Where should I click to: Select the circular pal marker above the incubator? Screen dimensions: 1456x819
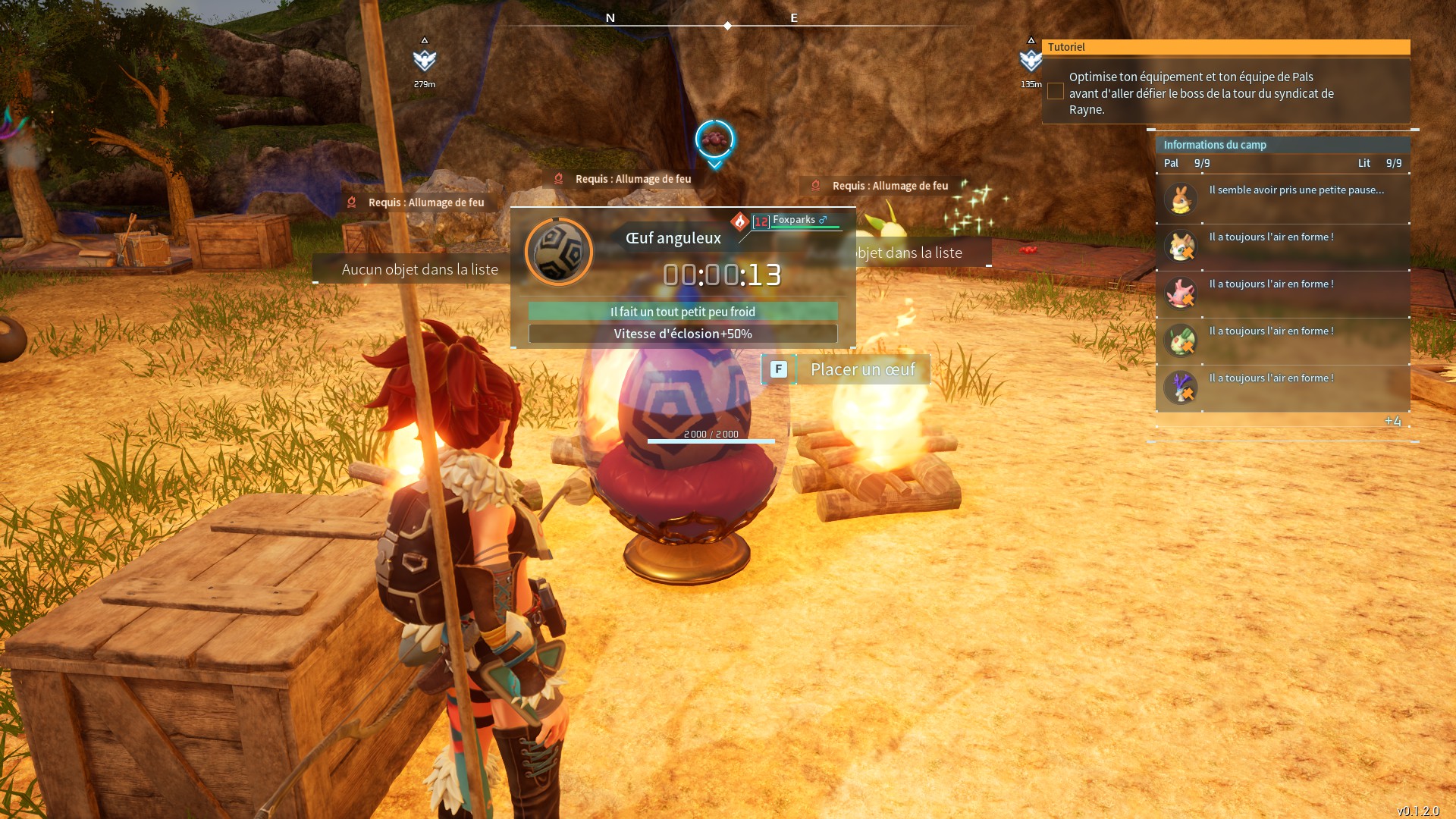click(714, 140)
